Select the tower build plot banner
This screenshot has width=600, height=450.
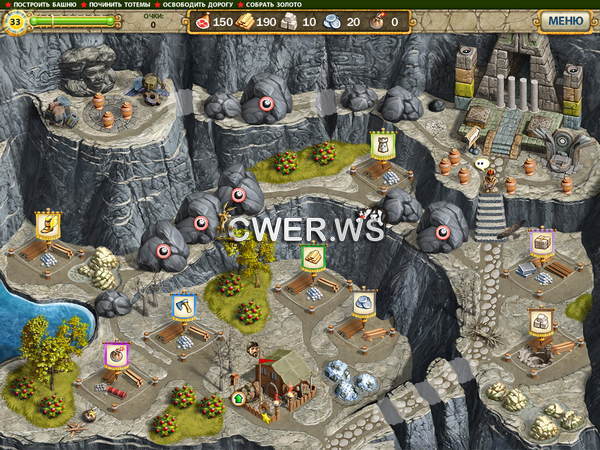pos(381,146)
